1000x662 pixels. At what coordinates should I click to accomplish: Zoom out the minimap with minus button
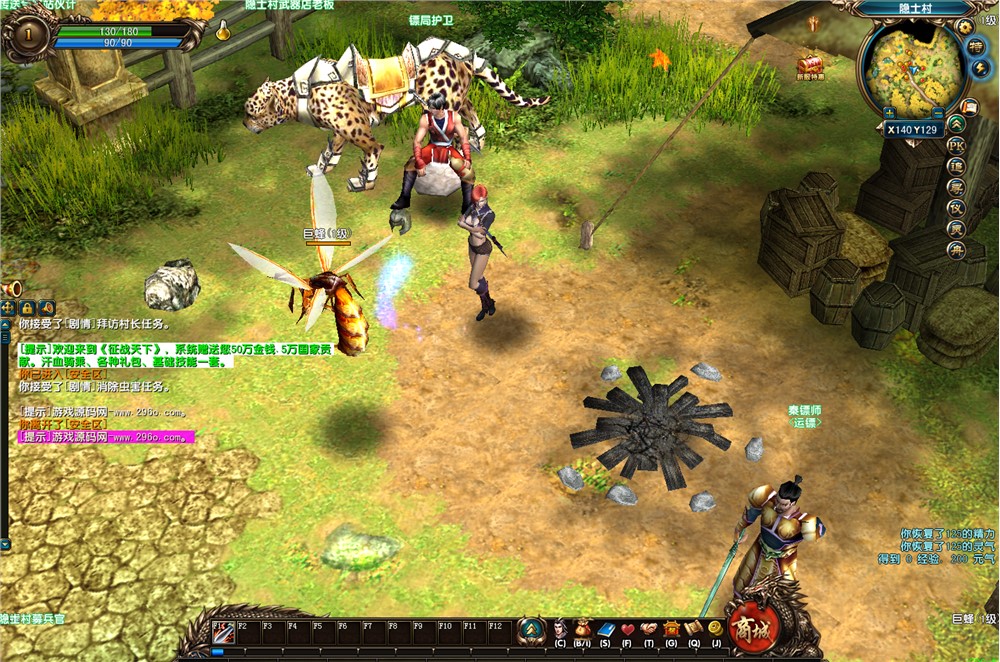938,111
